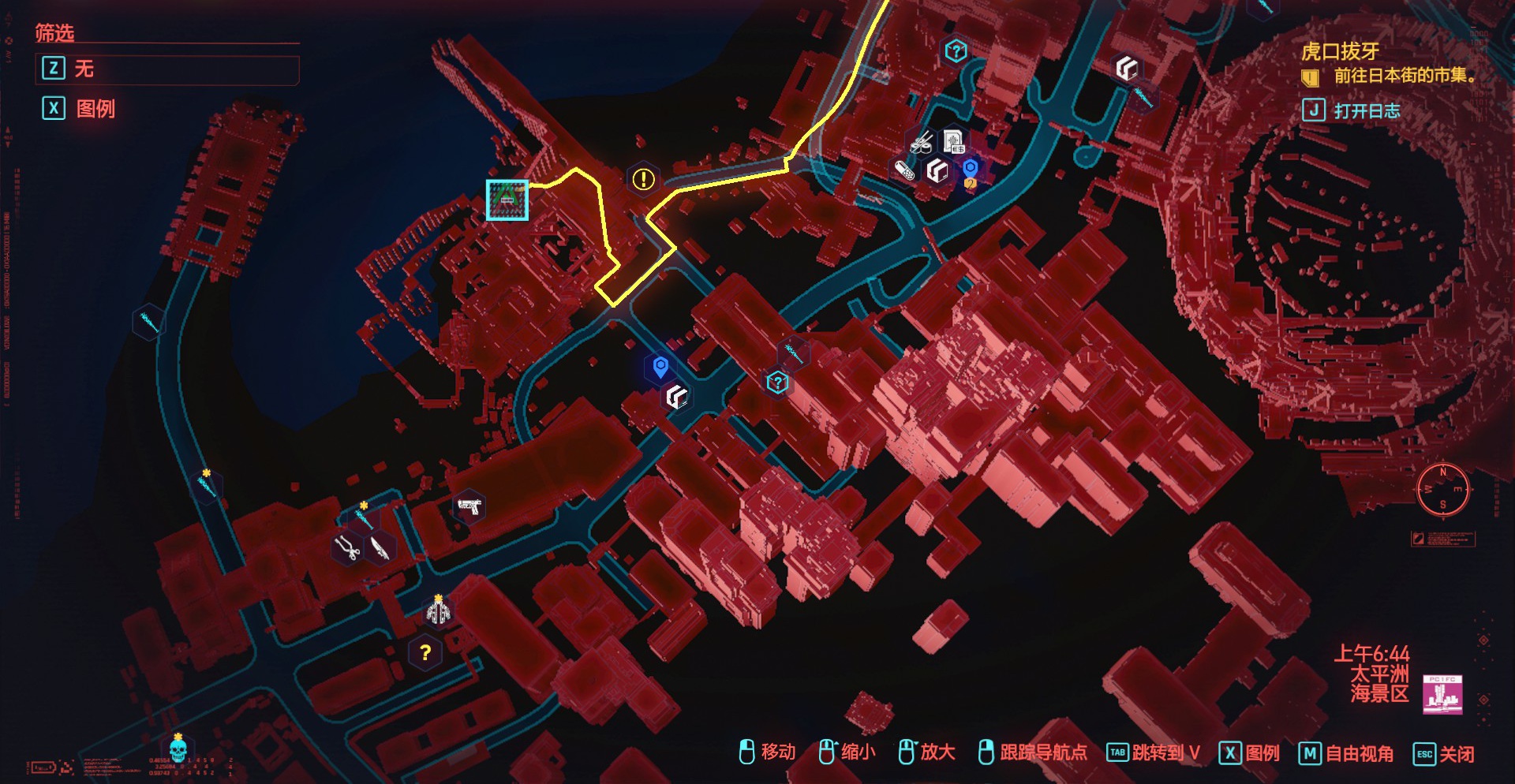Select the yellow exclamation quest marker
This screenshot has height=784, width=1515.
point(644,180)
